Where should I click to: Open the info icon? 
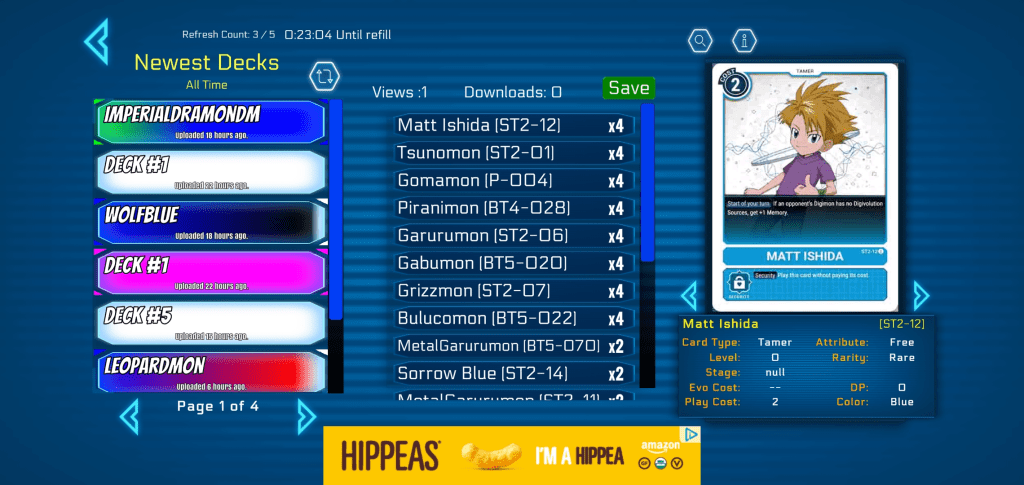[744, 41]
